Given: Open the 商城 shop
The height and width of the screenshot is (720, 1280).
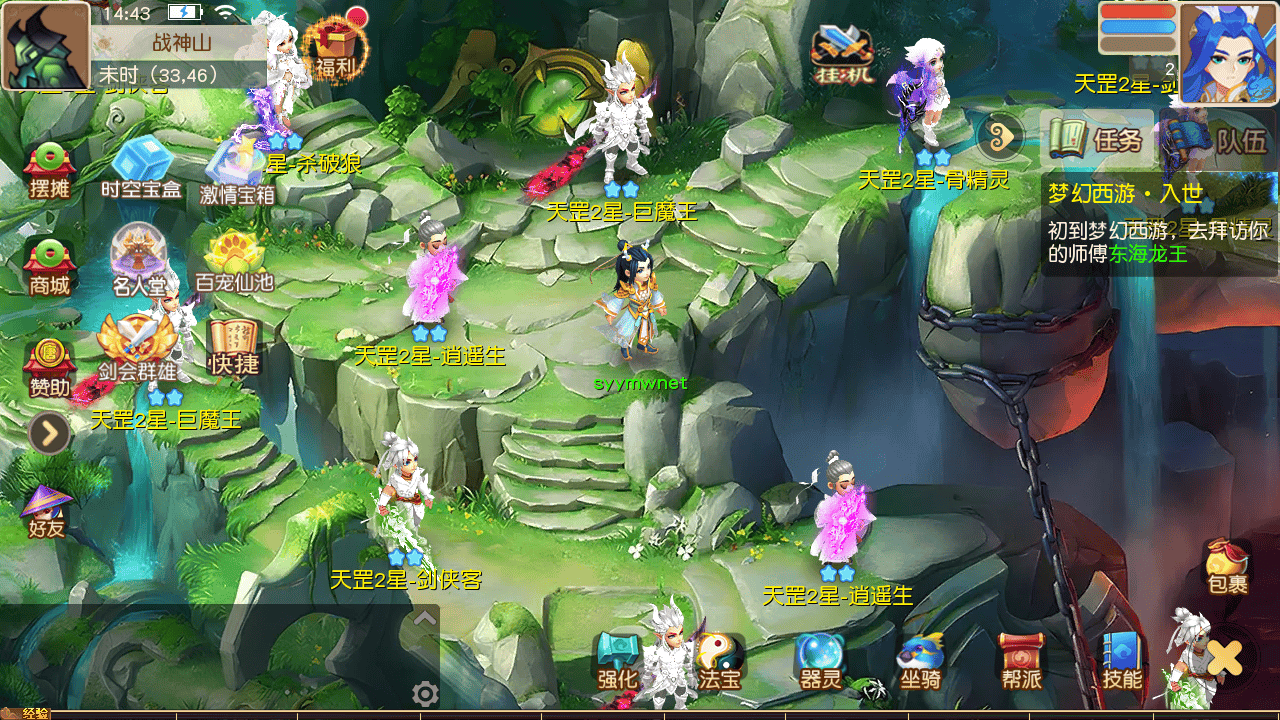Looking at the screenshot, I should pyautogui.click(x=49, y=267).
